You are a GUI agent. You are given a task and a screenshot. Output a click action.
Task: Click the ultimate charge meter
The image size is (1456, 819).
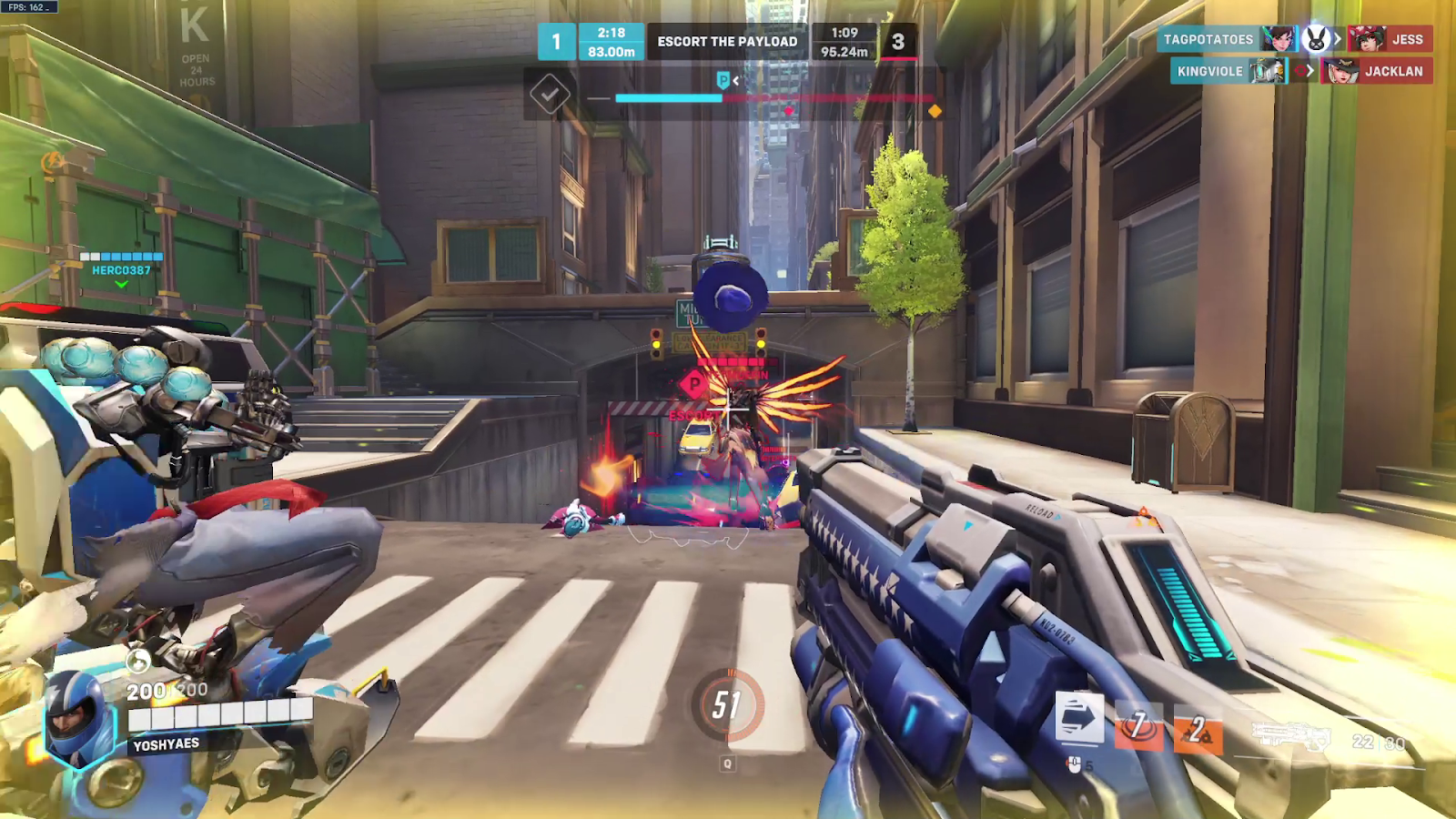pos(727,705)
